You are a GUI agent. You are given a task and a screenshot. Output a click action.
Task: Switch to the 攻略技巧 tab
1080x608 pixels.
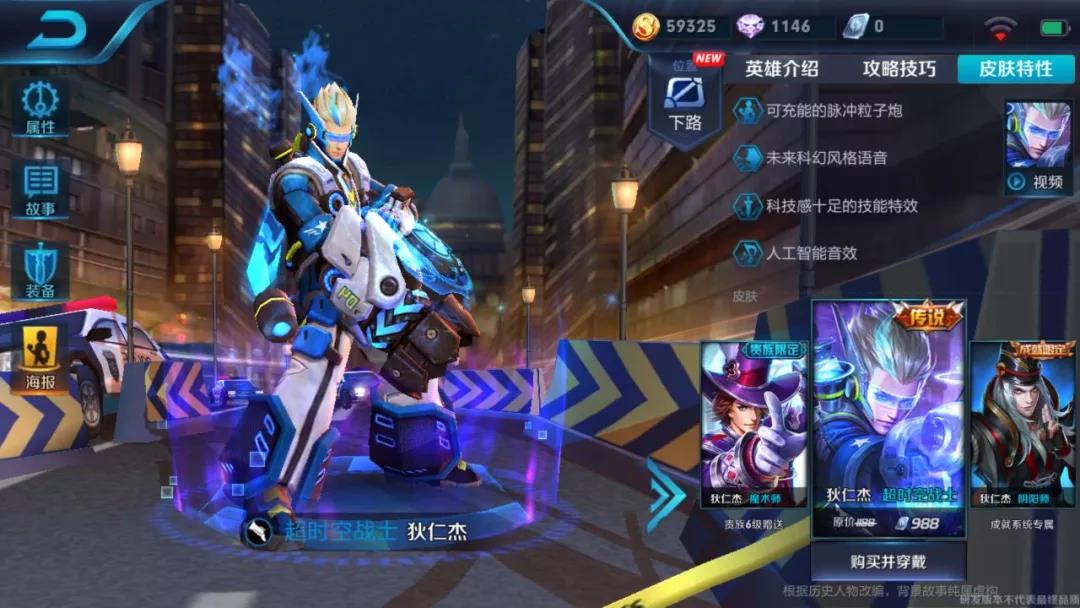point(899,68)
